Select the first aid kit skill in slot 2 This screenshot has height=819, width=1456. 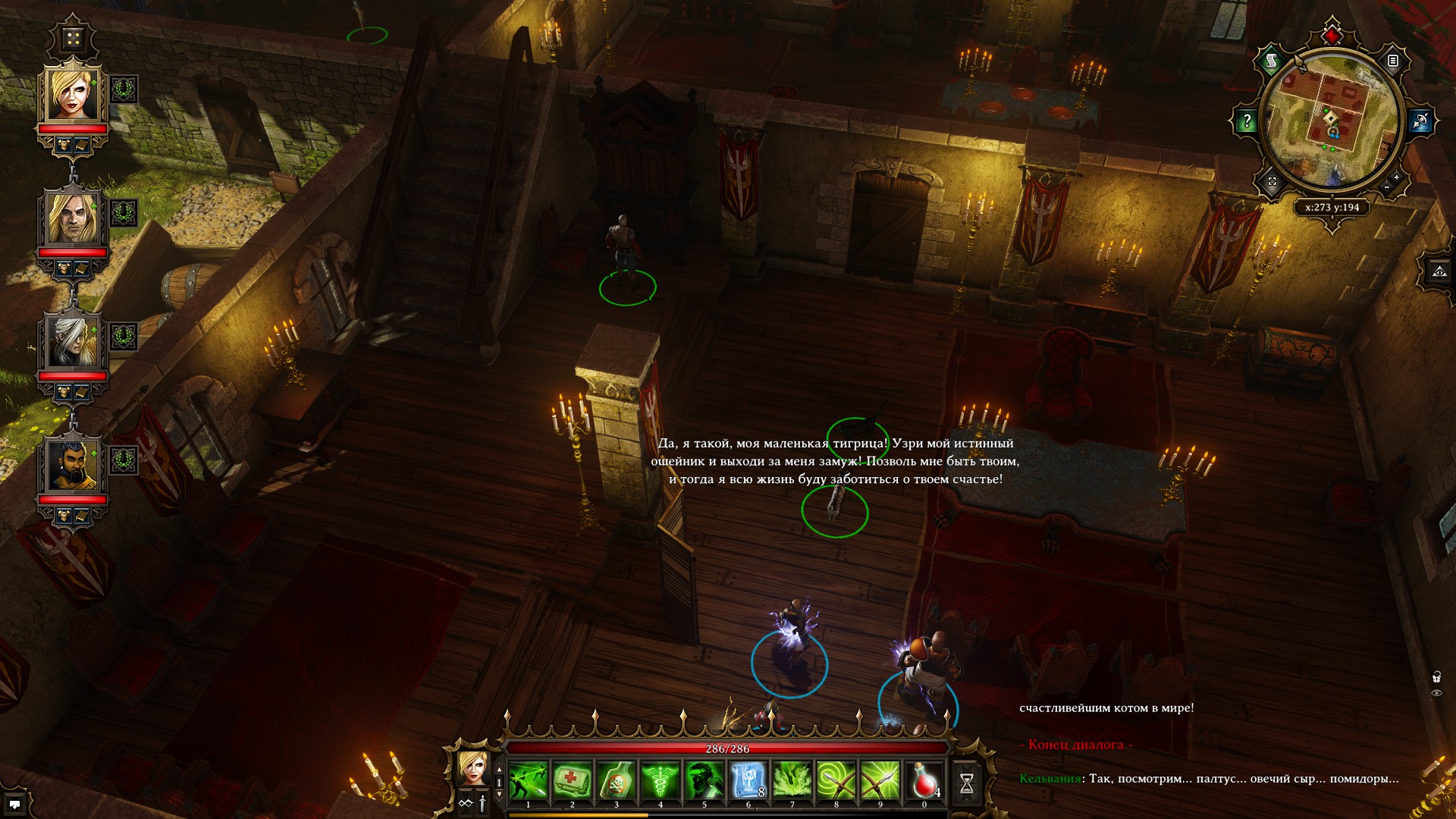(x=573, y=778)
